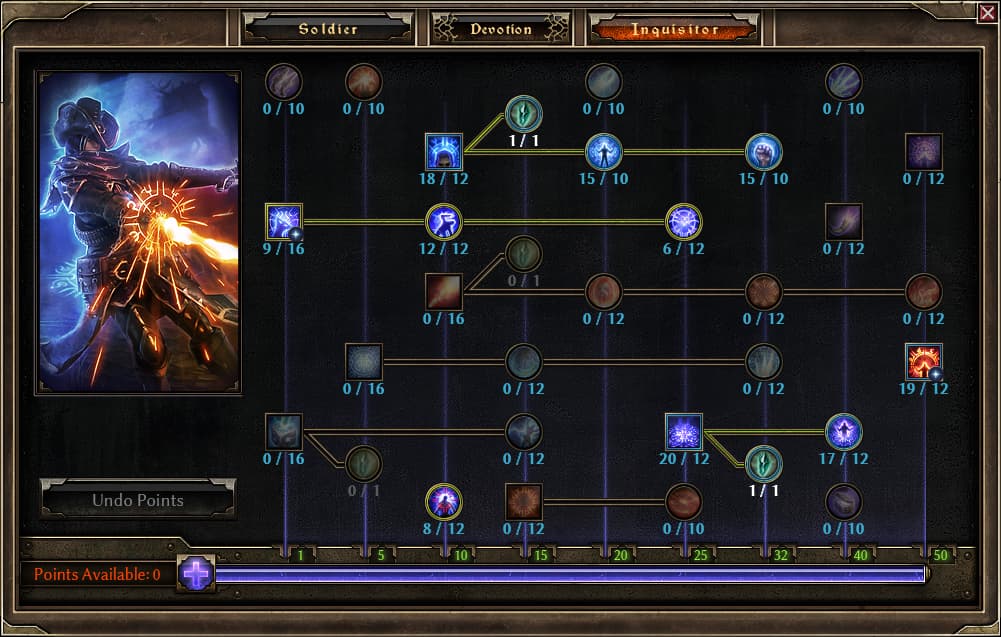Switch to the Soldier mastery tab
The height and width of the screenshot is (637, 1001).
327,28
